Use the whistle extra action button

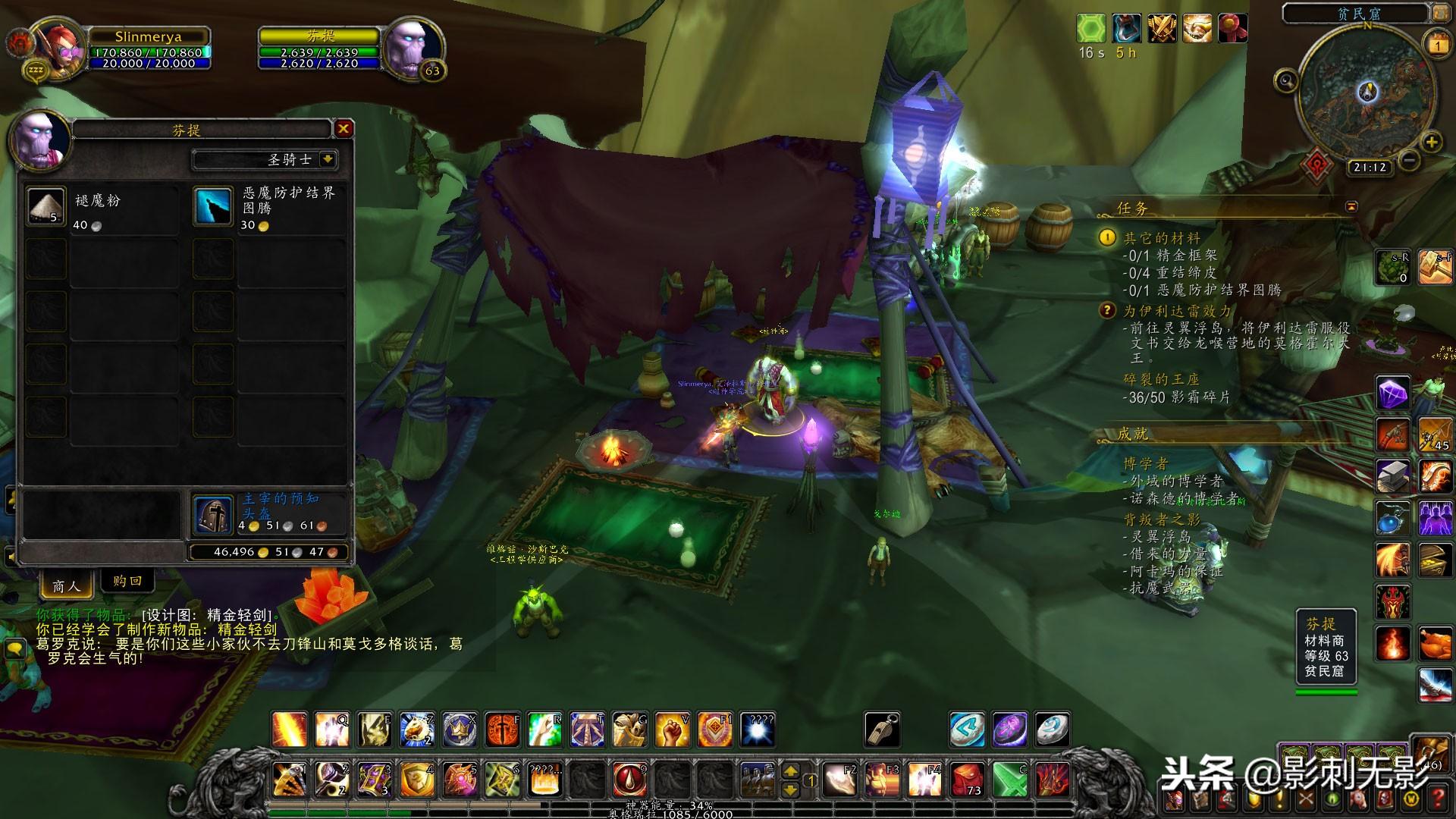[x=882, y=730]
